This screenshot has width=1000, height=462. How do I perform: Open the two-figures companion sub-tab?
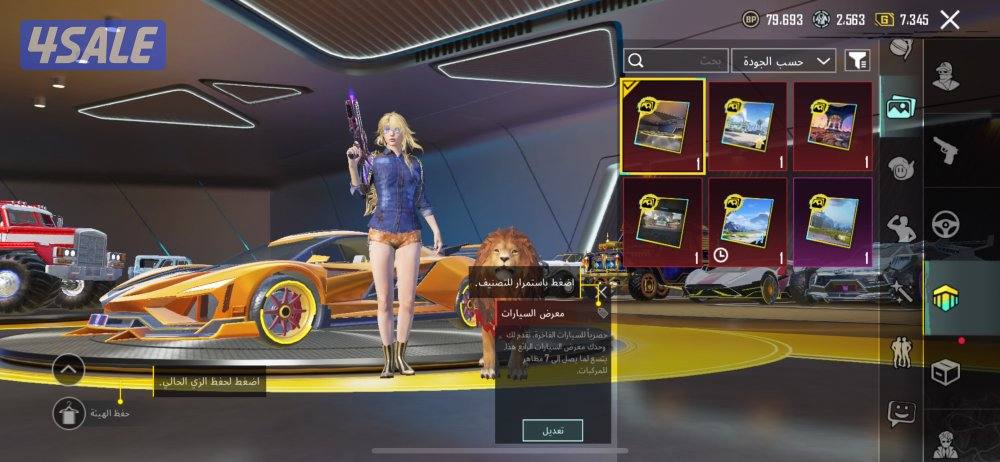900,350
